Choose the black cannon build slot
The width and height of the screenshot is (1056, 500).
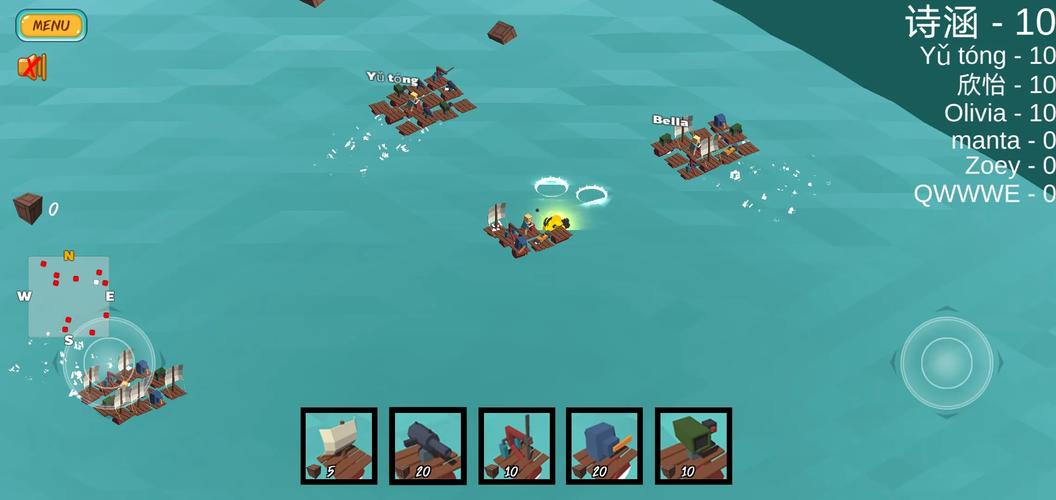pyautogui.click(x=428, y=445)
